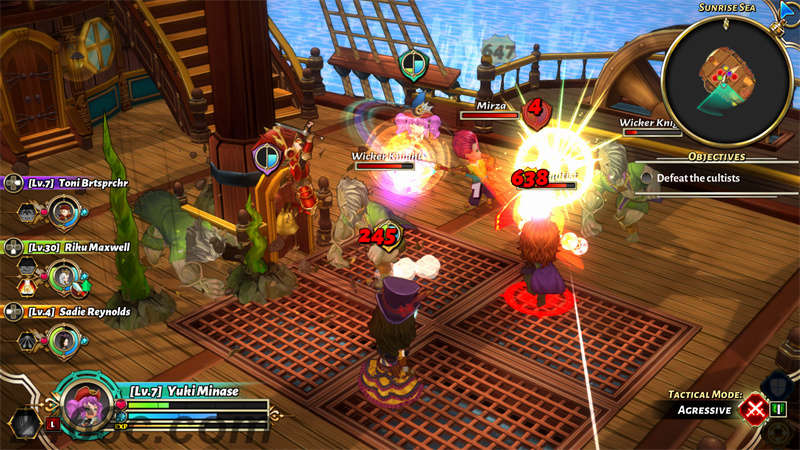Image resolution: width=800 pixels, height=450 pixels.
Task: Click the blue compass arrow by the minimap
Action: tap(785, 11)
